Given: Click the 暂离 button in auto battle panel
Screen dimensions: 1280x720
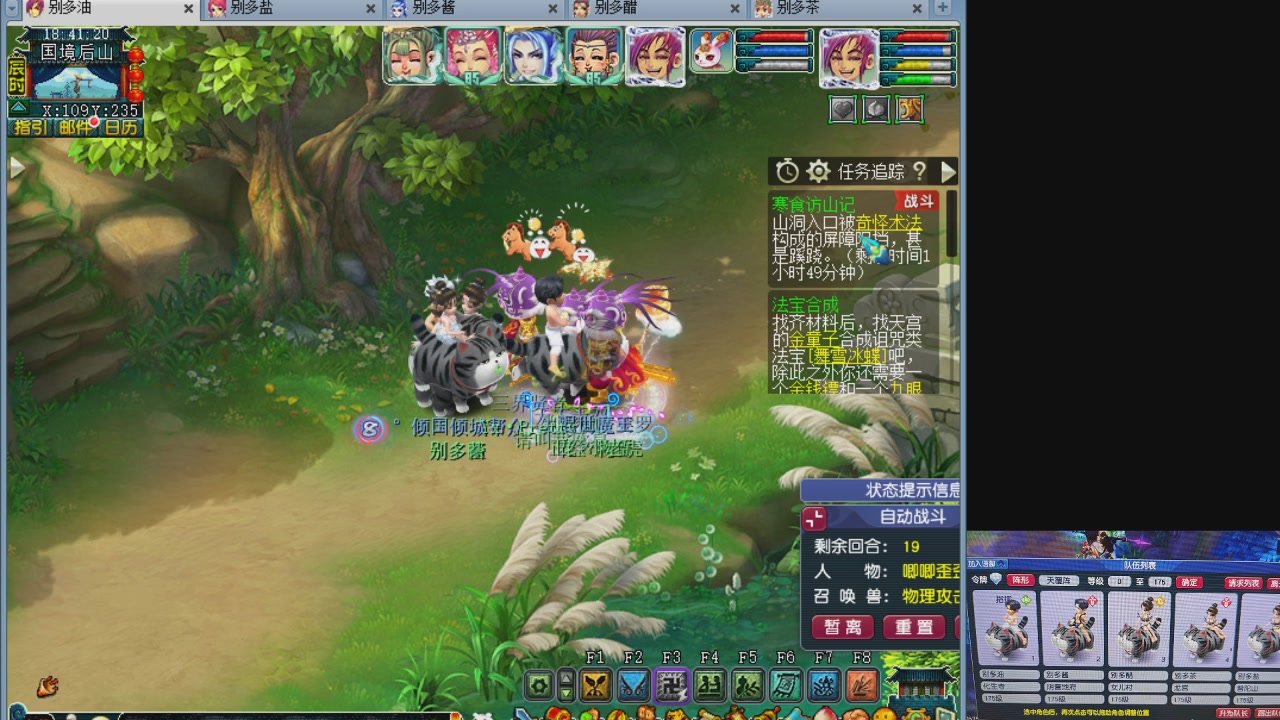Looking at the screenshot, I should 841,627.
